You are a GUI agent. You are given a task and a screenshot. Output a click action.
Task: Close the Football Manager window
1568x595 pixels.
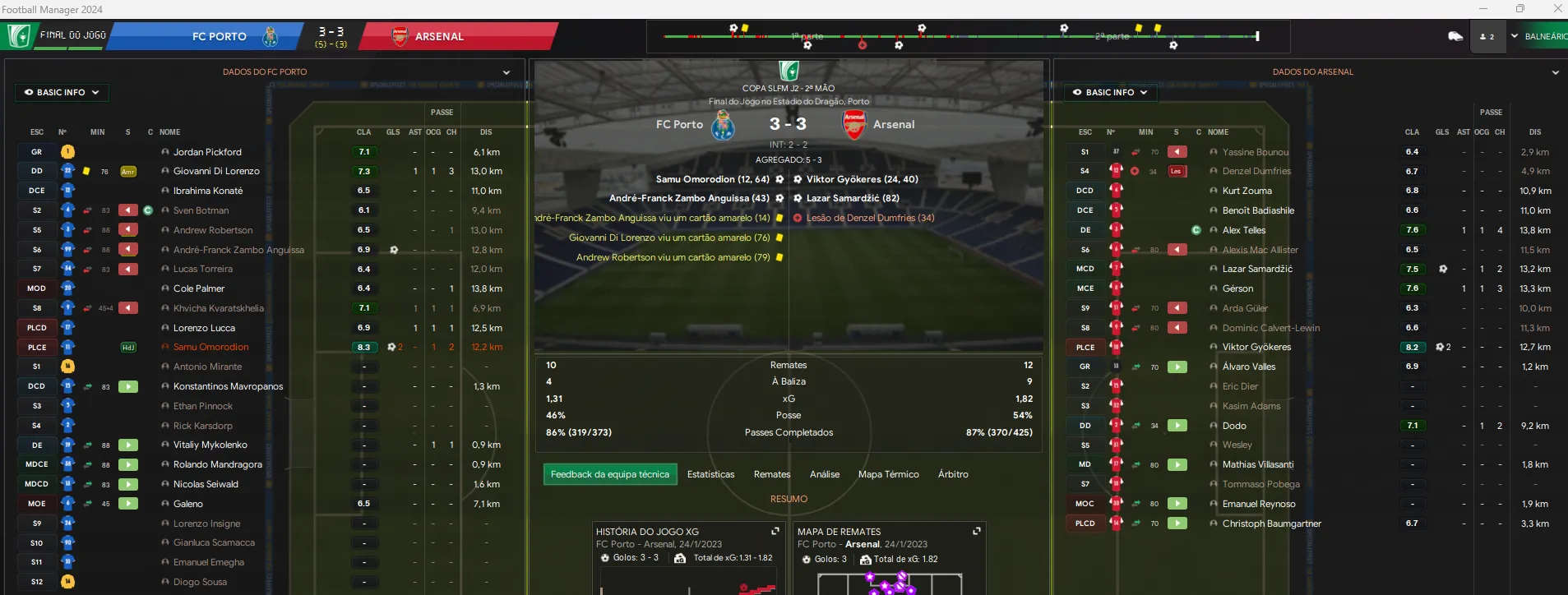pos(1557,8)
